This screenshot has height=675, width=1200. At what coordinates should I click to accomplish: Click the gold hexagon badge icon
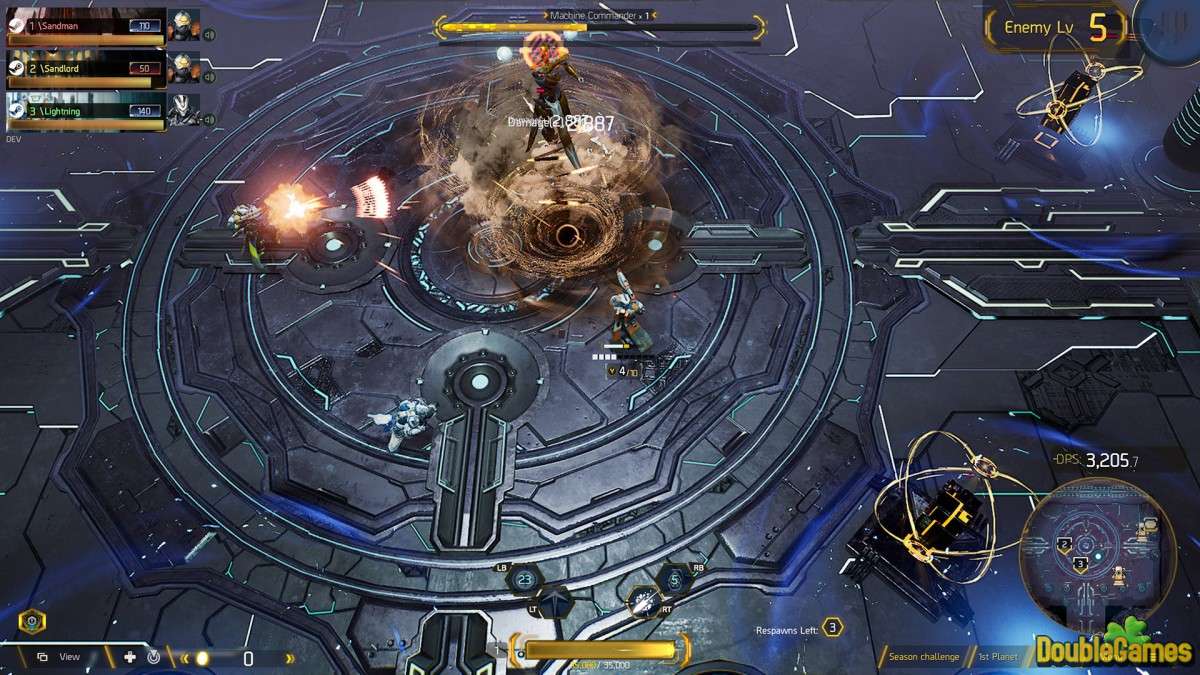pyautogui.click(x=30, y=621)
